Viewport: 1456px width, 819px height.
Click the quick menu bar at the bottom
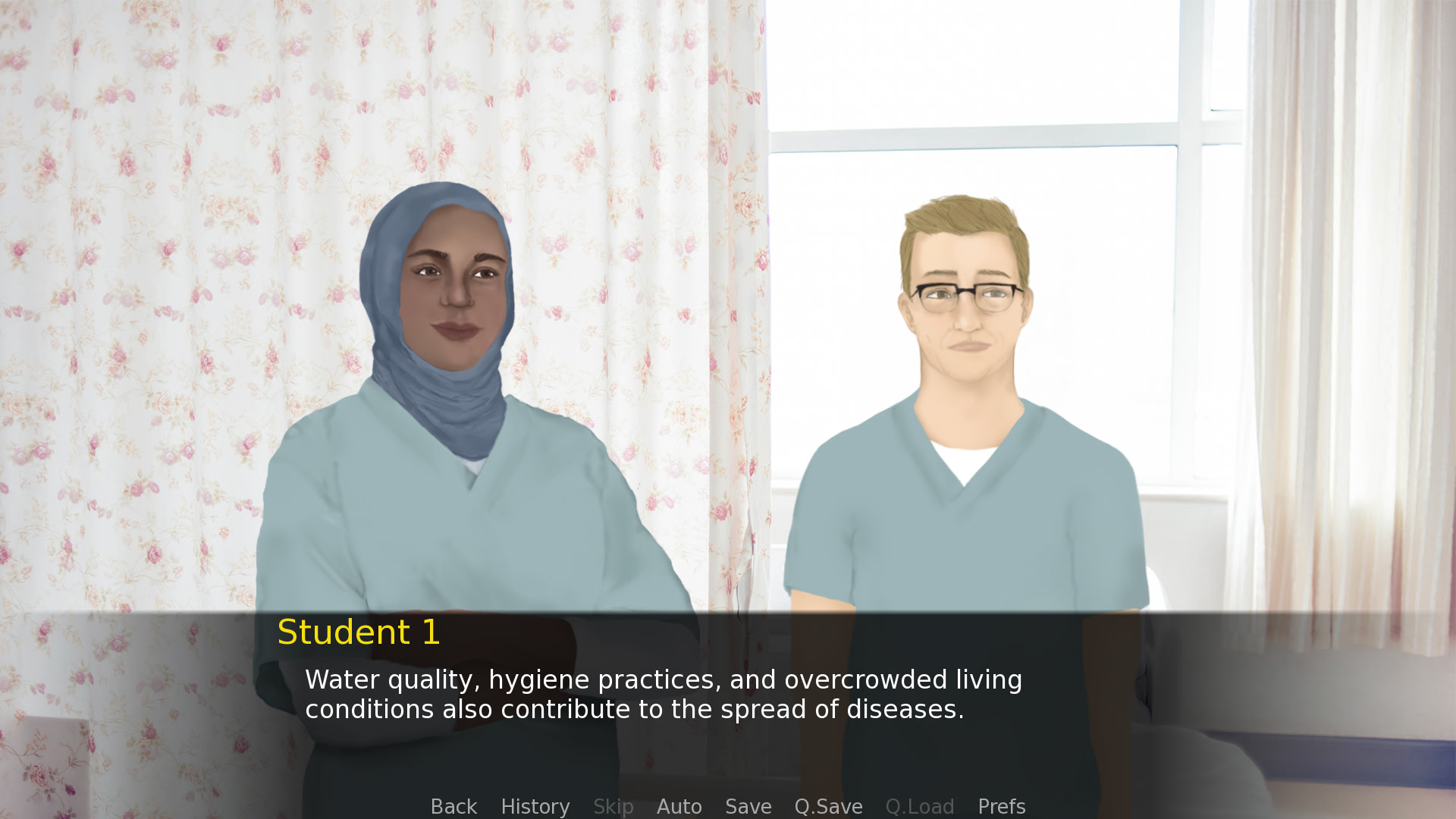tap(728, 807)
